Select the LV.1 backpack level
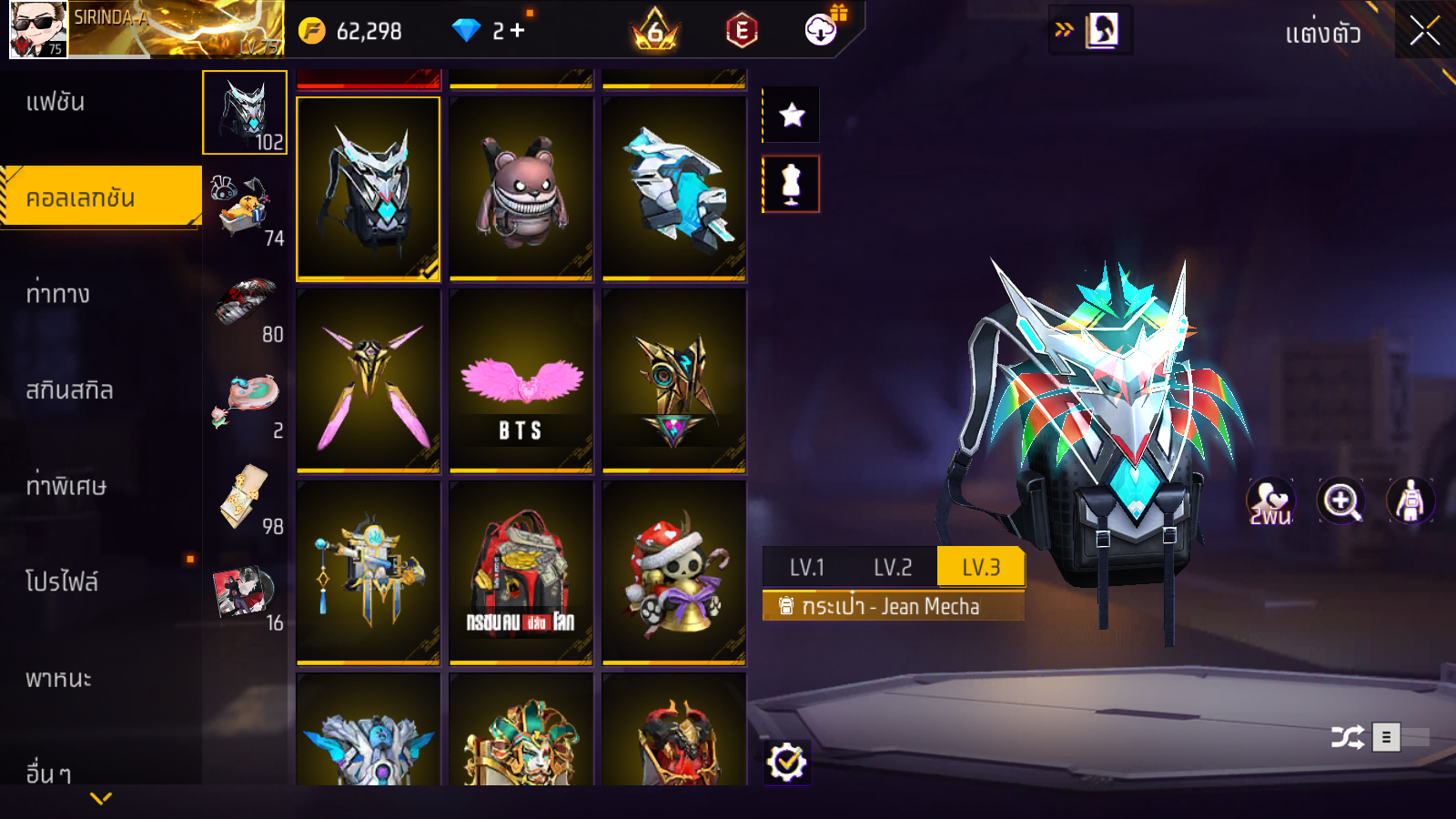This screenshot has width=1456, height=819. [806, 568]
